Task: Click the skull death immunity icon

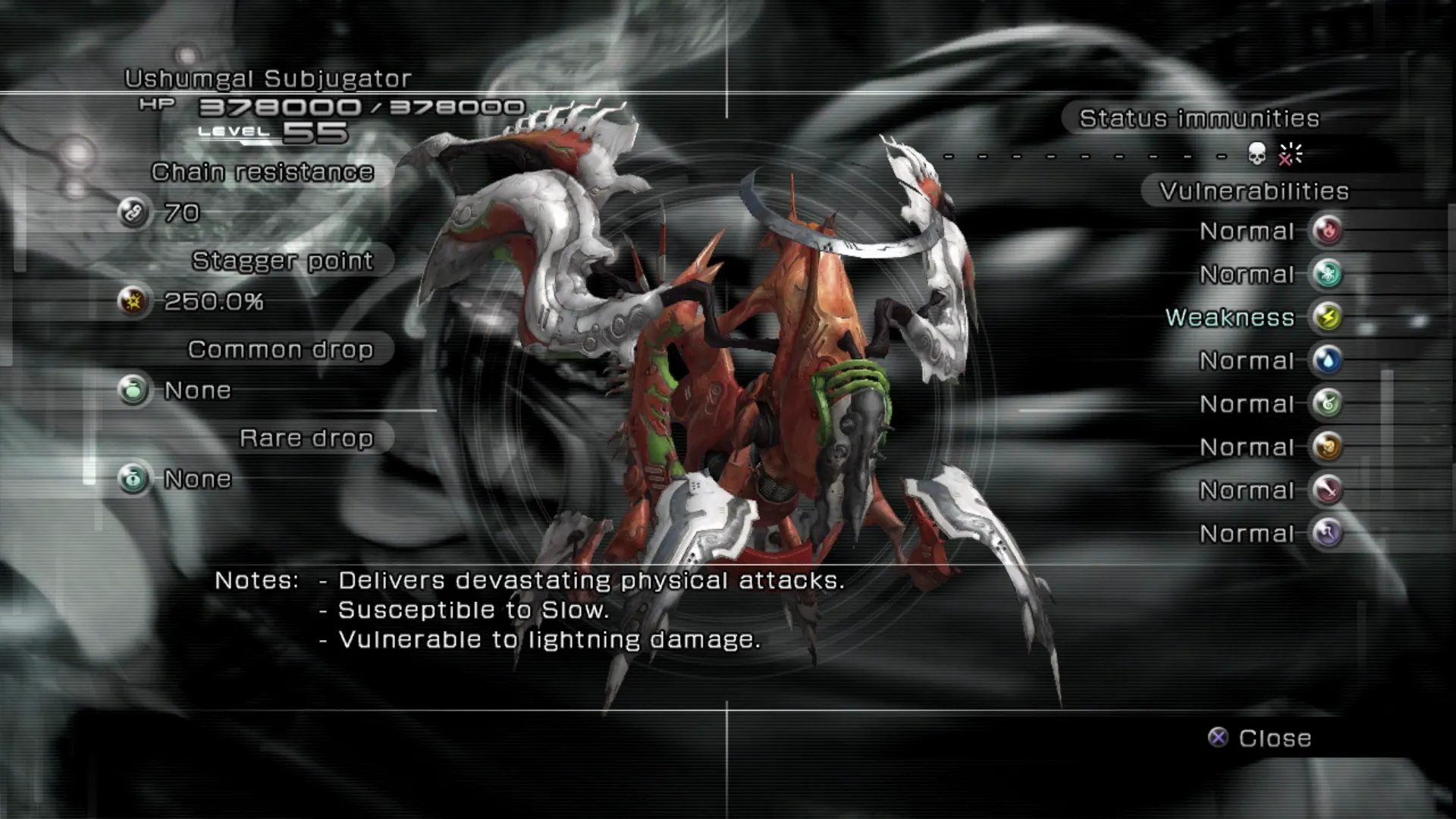Action: coord(1257,155)
